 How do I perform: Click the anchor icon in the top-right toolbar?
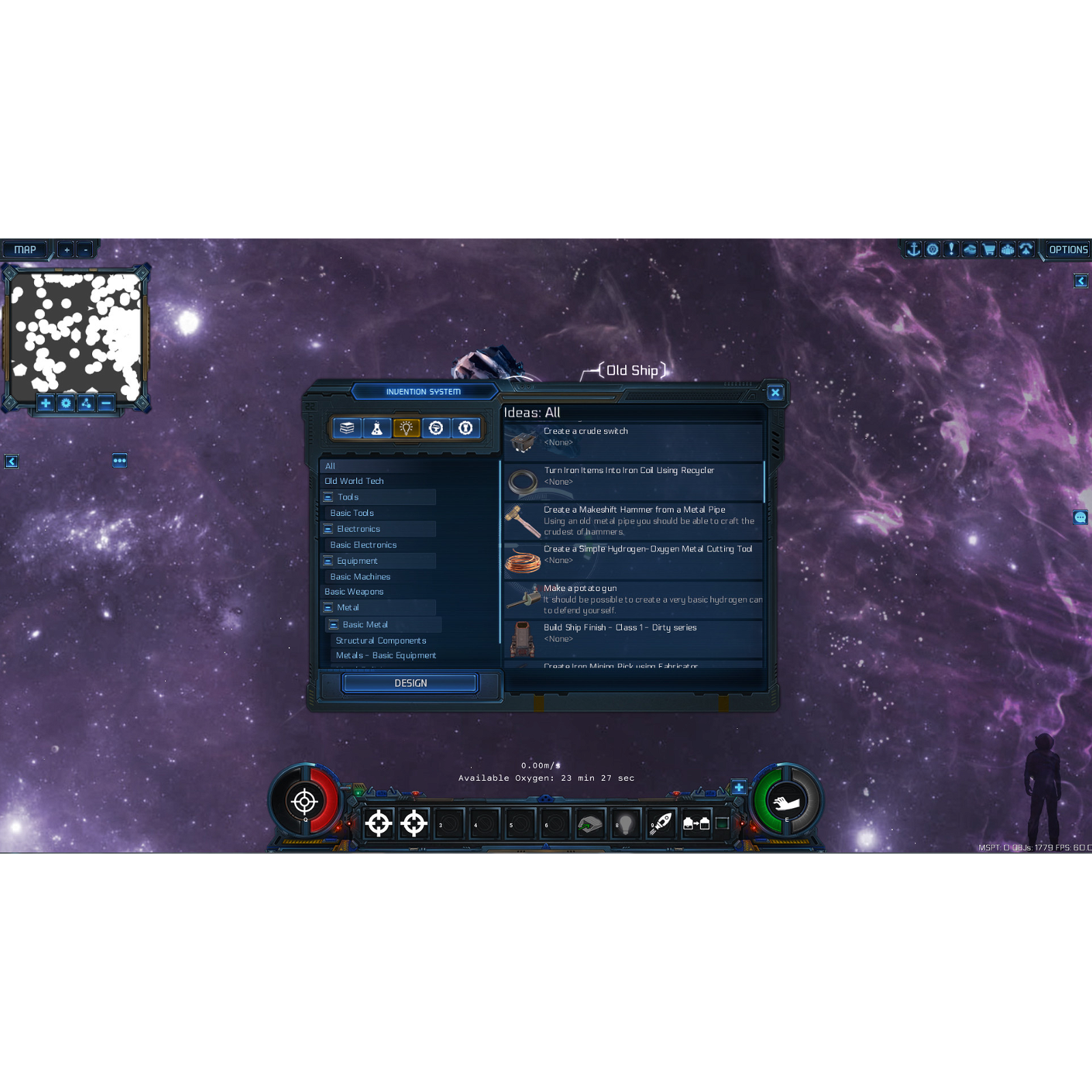(913, 249)
